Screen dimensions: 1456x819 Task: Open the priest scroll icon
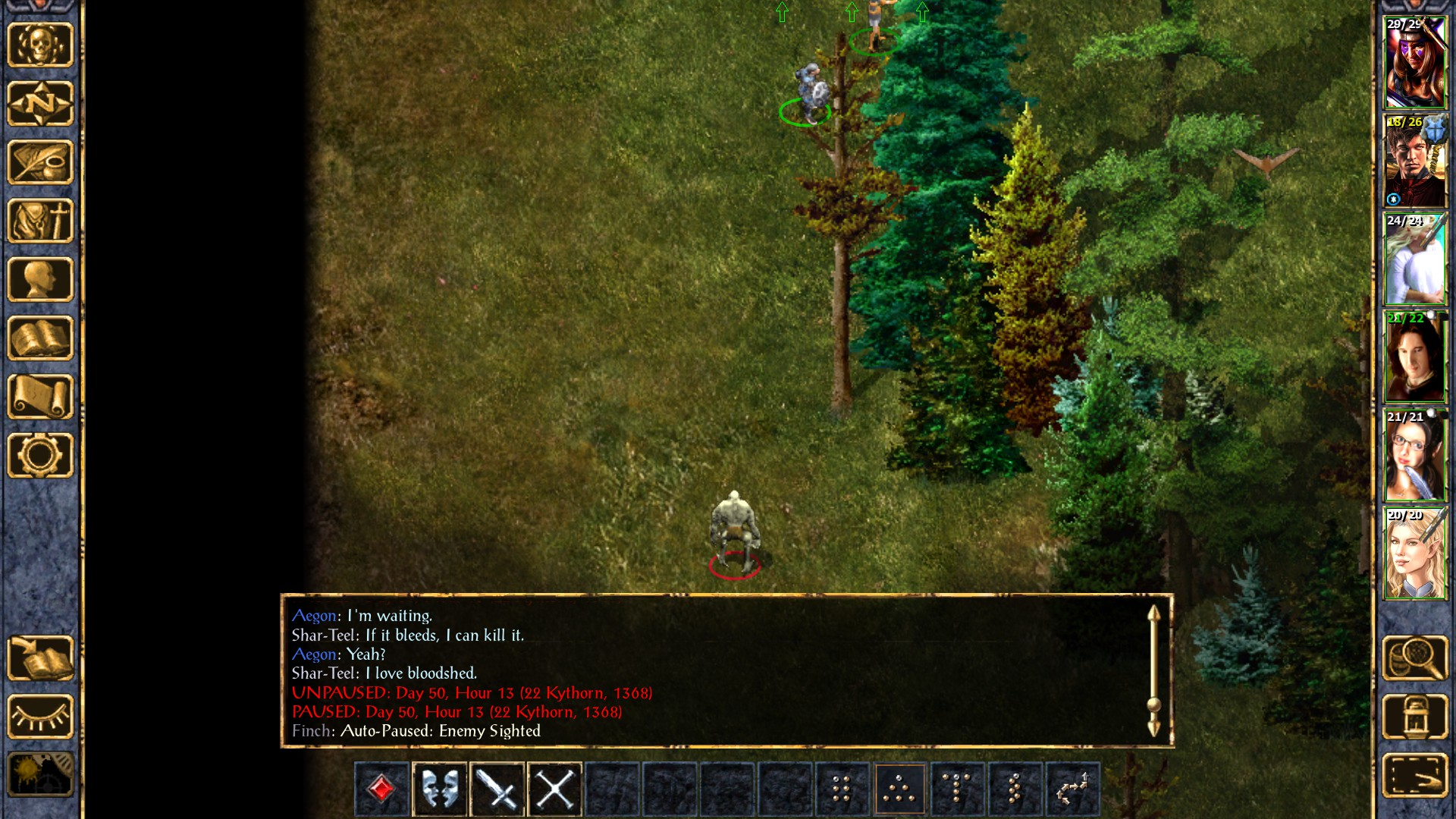point(40,397)
